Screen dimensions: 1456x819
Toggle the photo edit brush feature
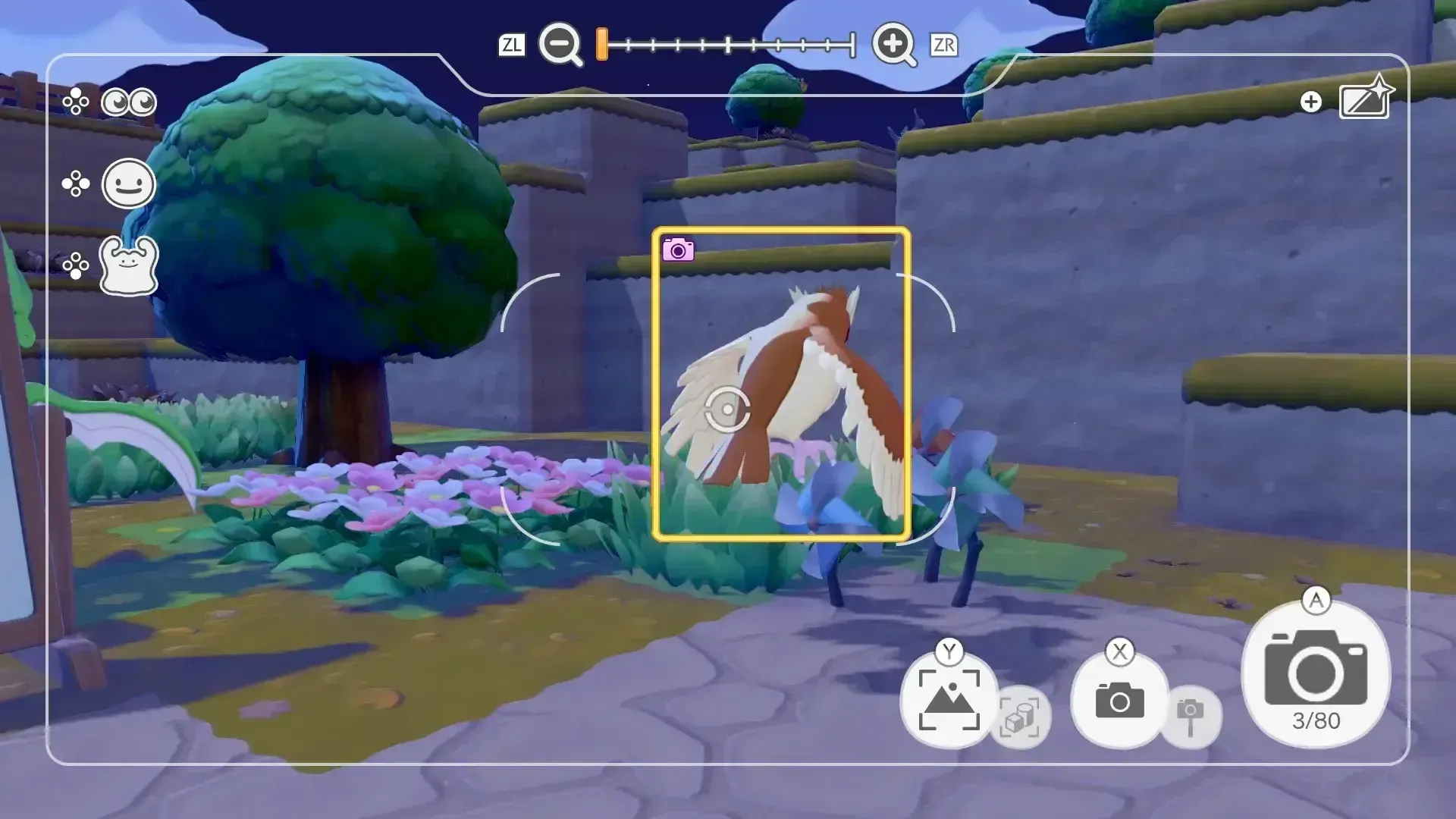coord(1364,99)
